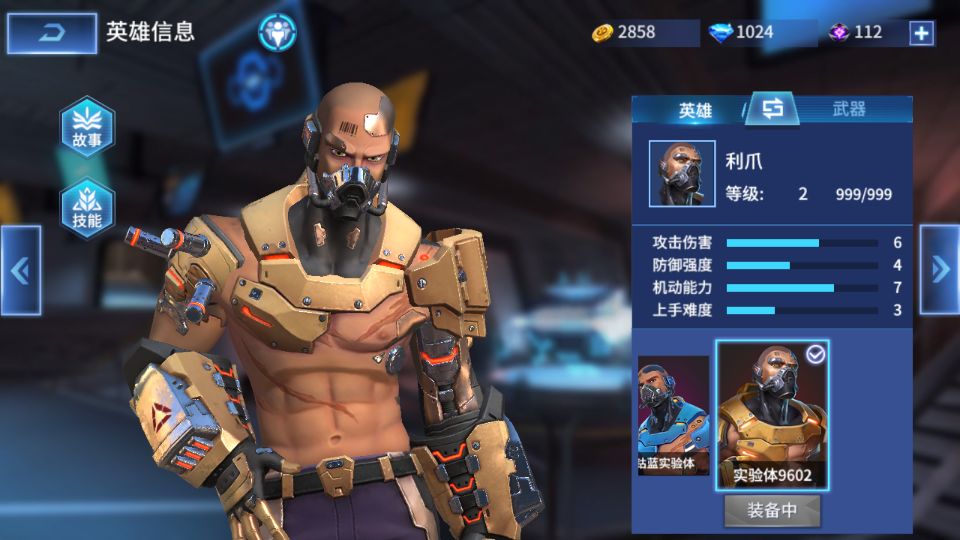Click the gold coin currency counter
Screen dimensions: 960x540
pyautogui.click(x=641, y=32)
